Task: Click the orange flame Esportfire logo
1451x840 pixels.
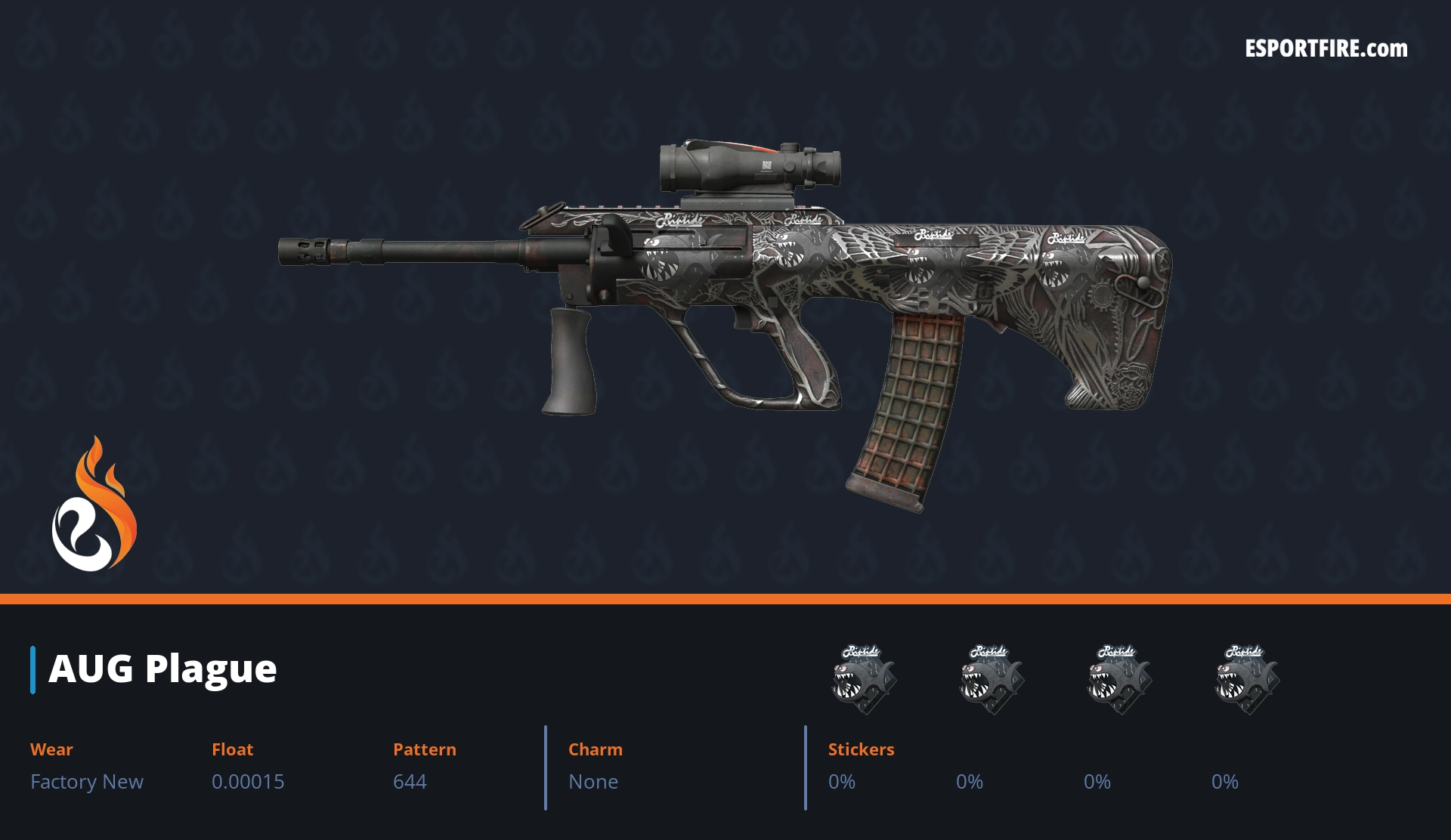Action: pos(94,505)
